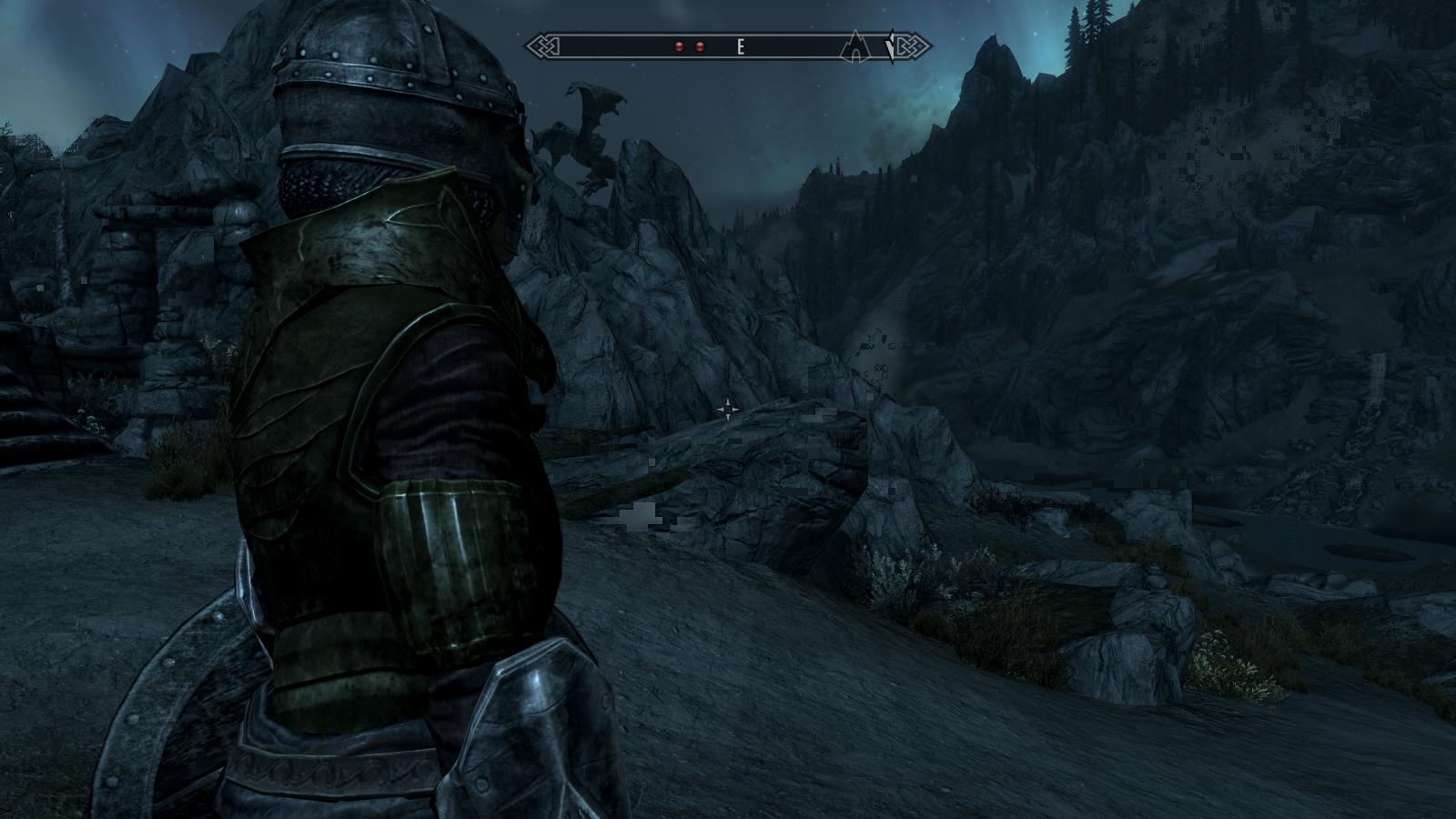Click the left red enemy dot on compass

click(679, 46)
